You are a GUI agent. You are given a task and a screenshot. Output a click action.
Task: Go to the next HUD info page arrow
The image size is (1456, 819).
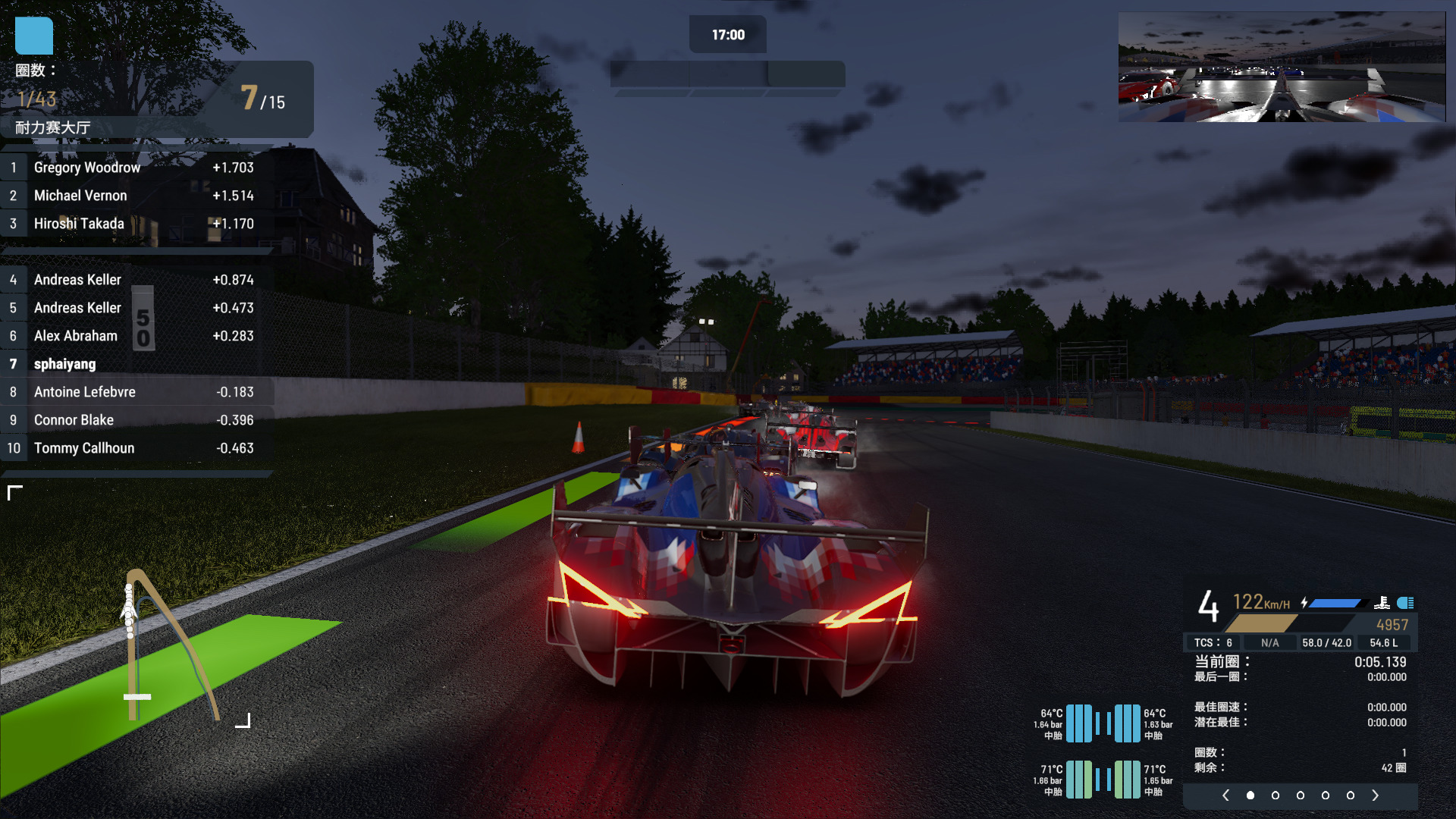tap(1375, 795)
